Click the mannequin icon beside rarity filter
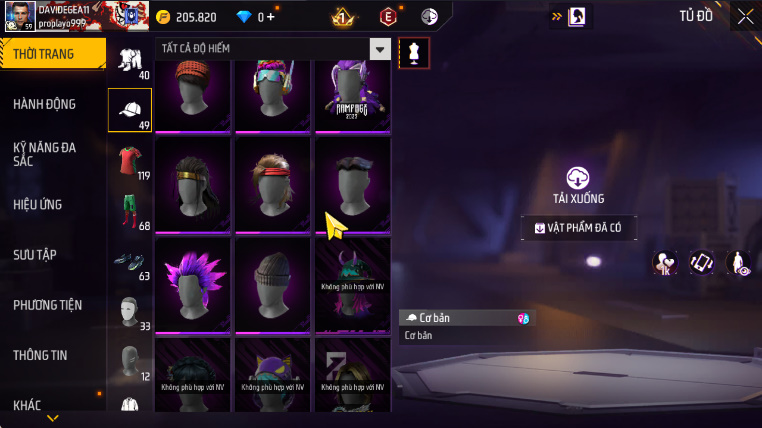 [x=414, y=53]
